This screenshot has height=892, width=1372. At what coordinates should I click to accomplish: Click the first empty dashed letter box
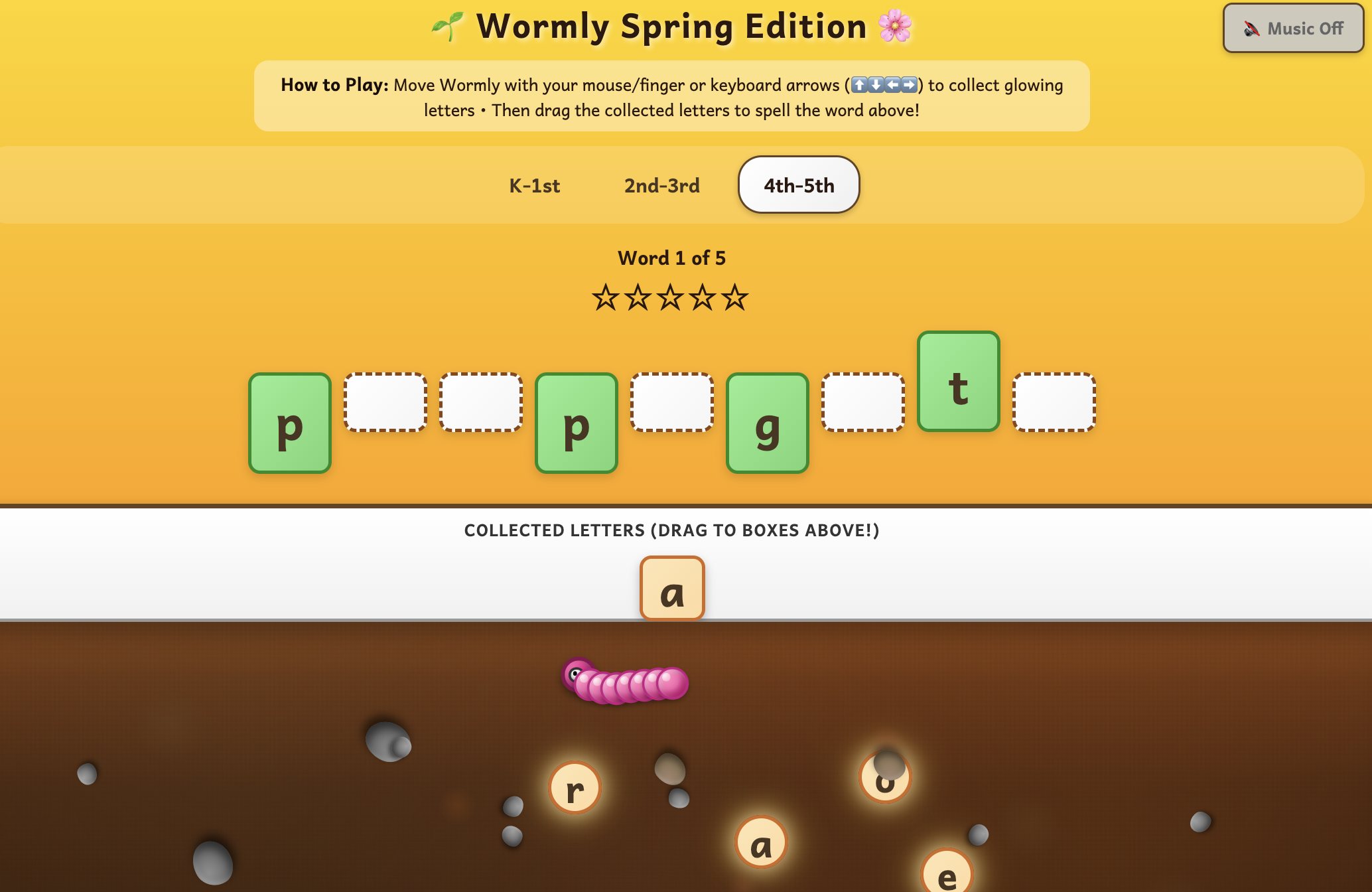(x=385, y=402)
